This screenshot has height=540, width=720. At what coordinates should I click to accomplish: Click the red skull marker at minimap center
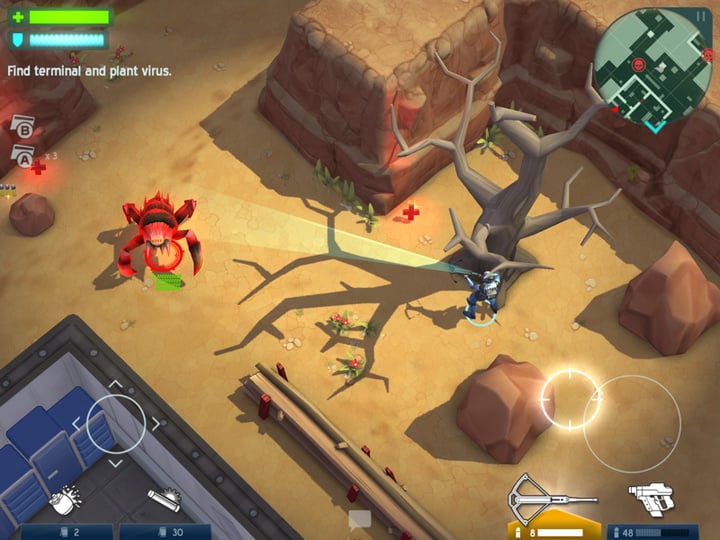click(x=639, y=67)
